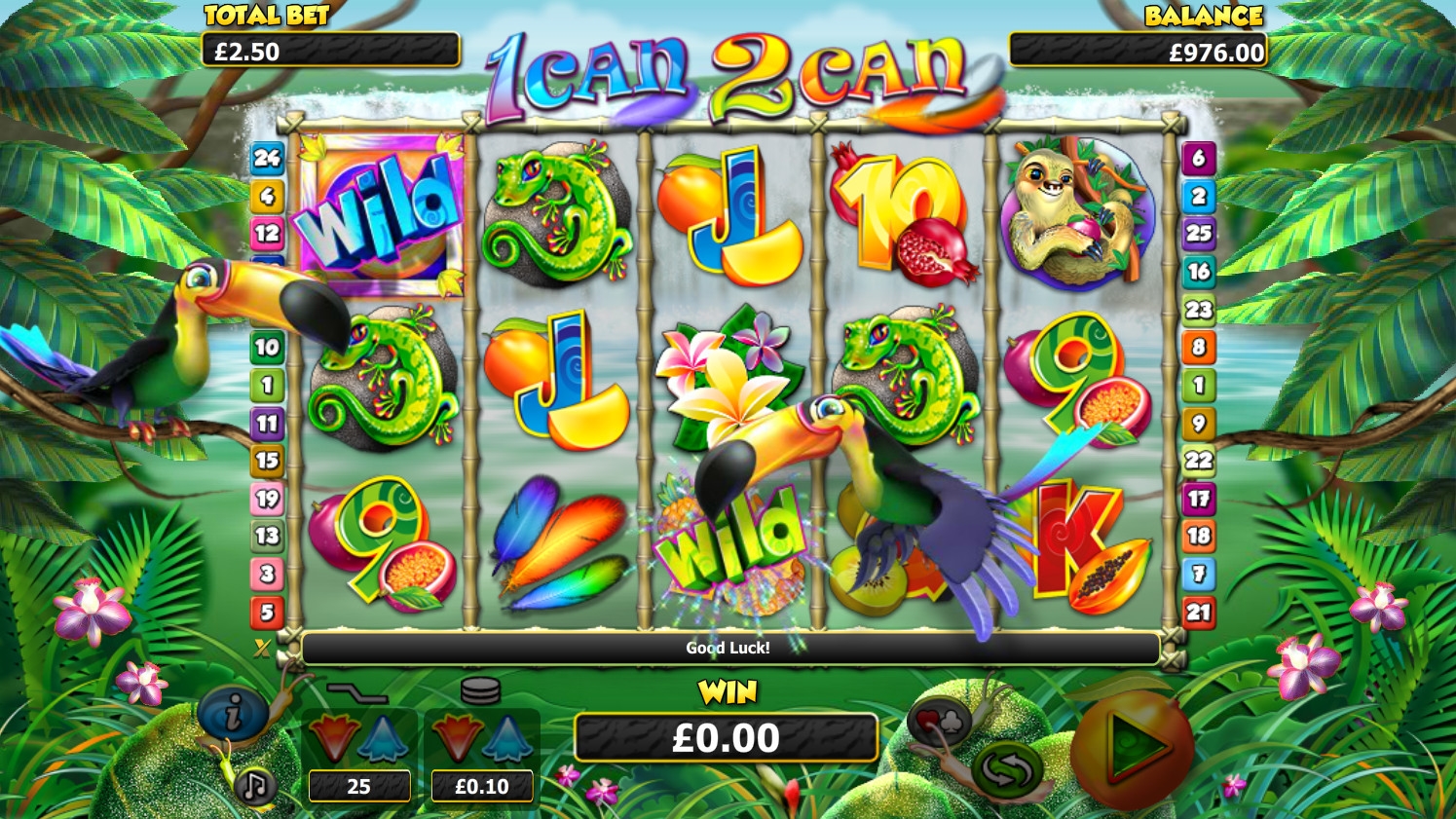This screenshot has height=819, width=1456.
Task: Select payline 19 marker
Action: (267, 499)
